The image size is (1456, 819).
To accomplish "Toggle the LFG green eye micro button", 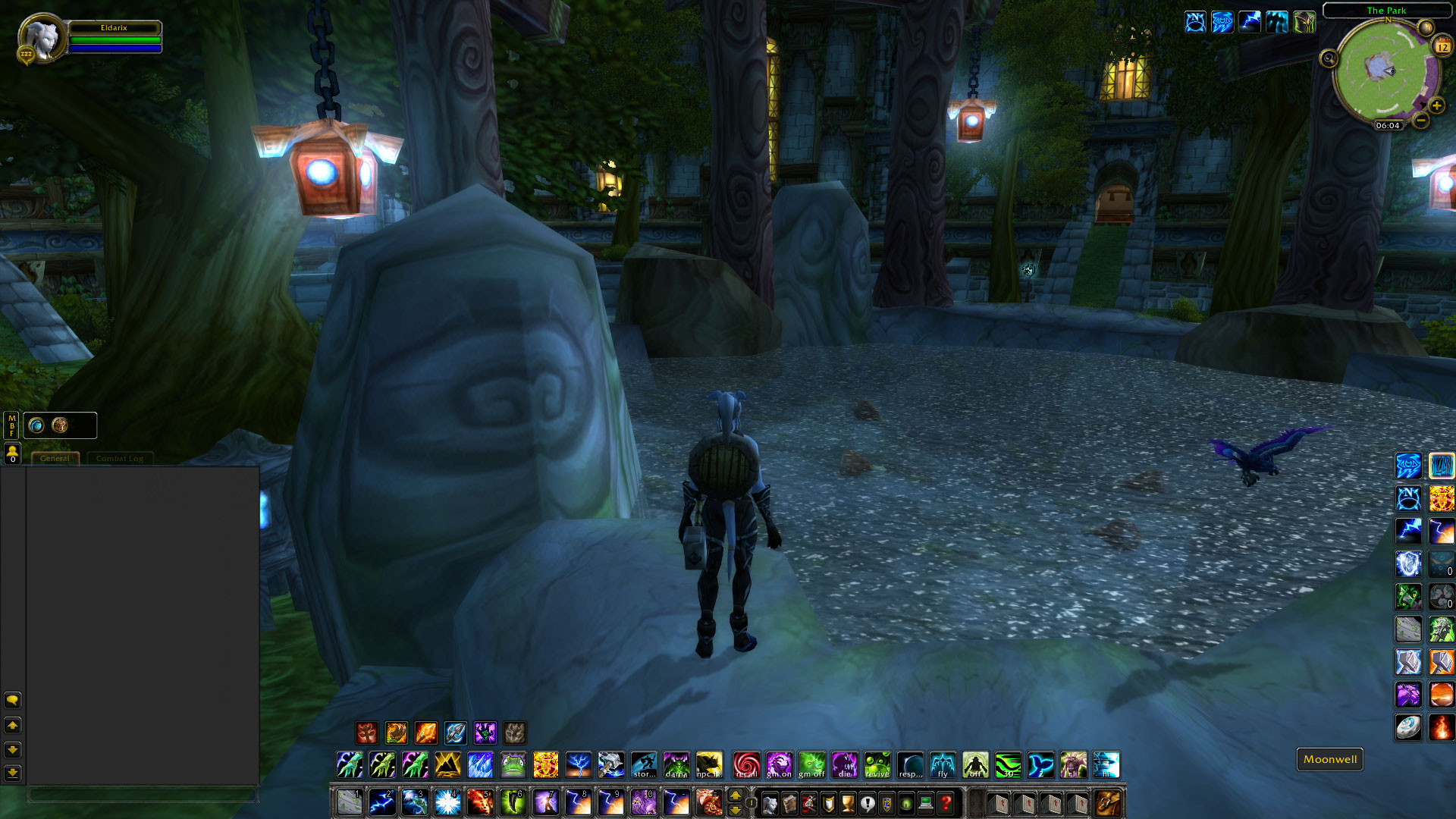I will pyautogui.click(x=905, y=802).
